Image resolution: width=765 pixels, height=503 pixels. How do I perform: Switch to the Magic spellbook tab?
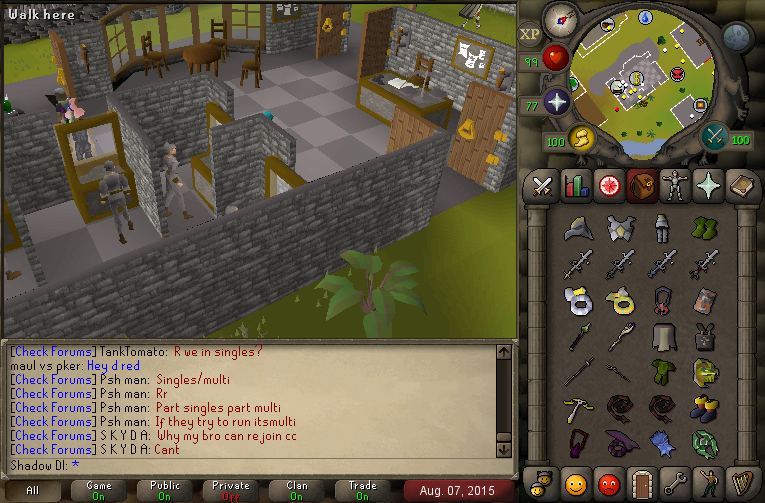pyautogui.click(x=740, y=185)
